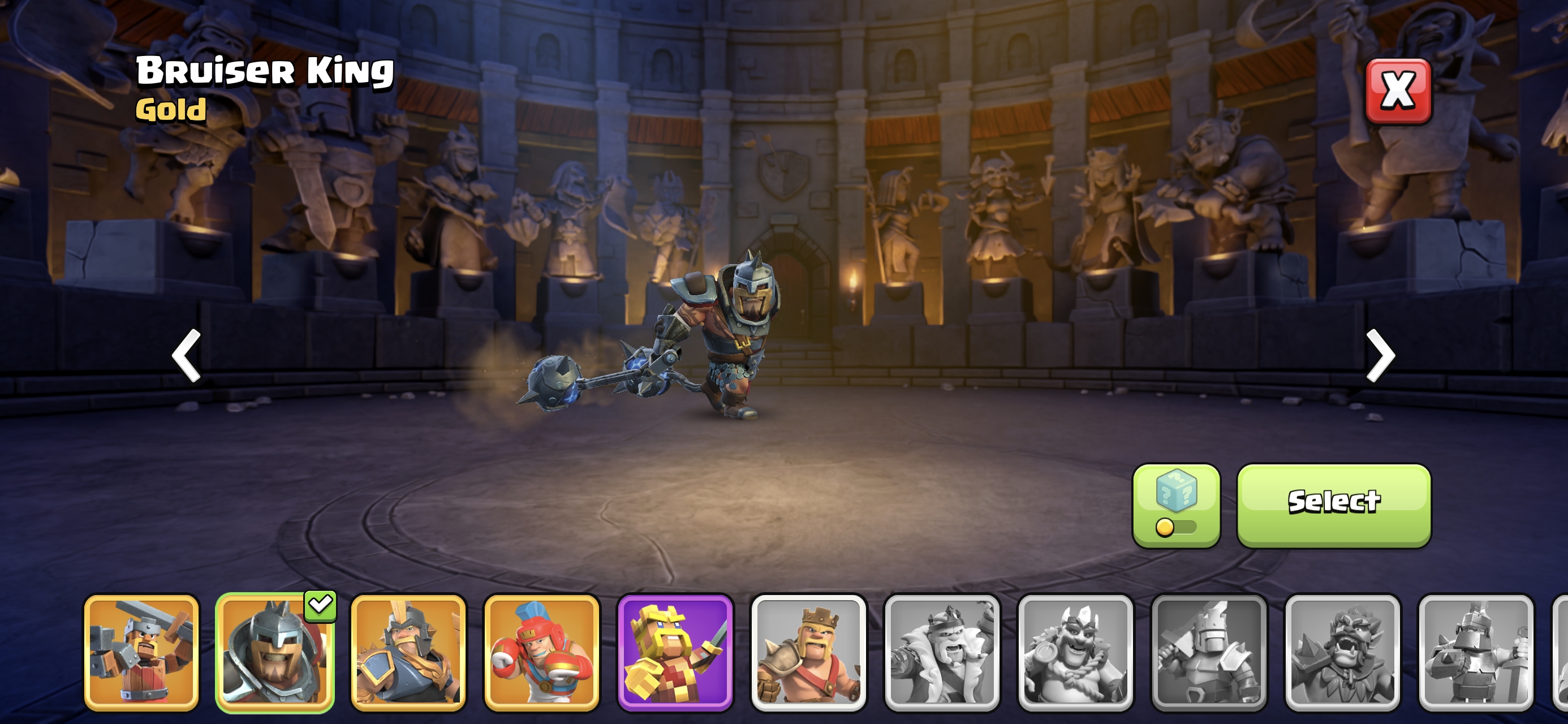Pick the checkmarked Bruiser King thumbnail
The image size is (1568, 724).
pos(274,653)
